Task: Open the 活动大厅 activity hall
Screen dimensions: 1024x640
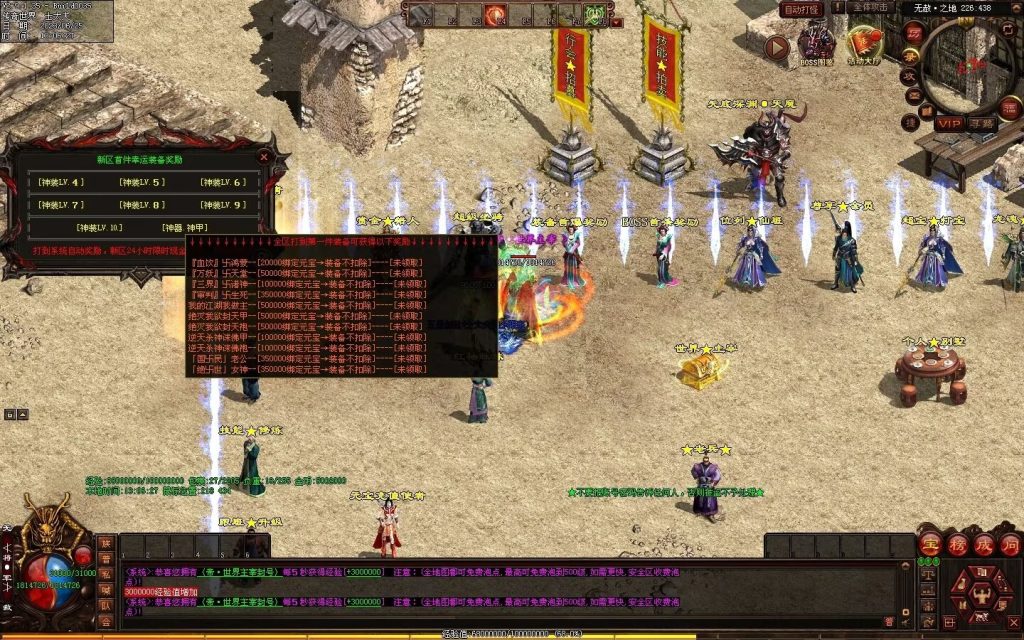Action: tap(863, 45)
